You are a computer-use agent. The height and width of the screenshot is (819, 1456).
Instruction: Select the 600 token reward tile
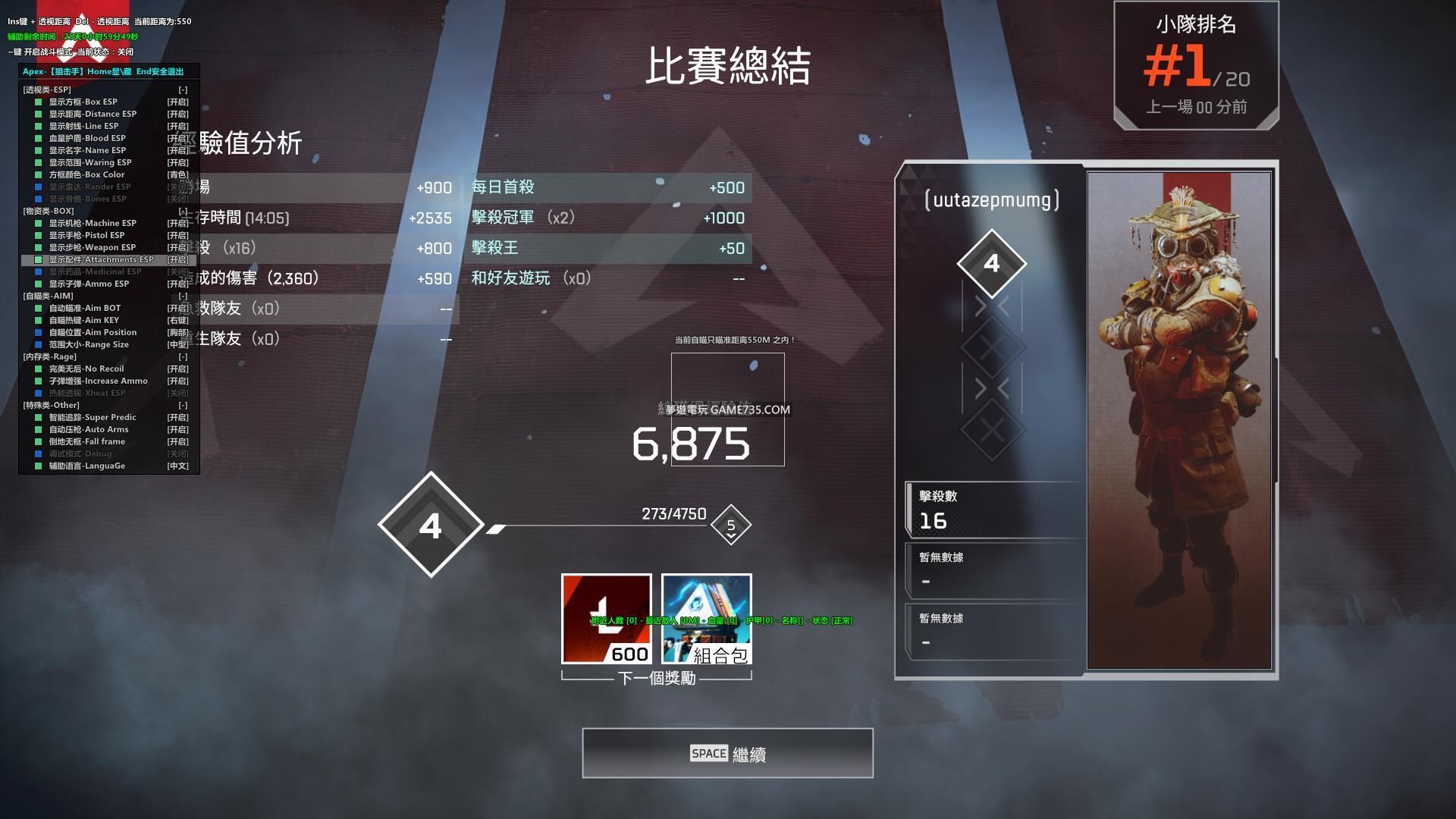coord(606,619)
